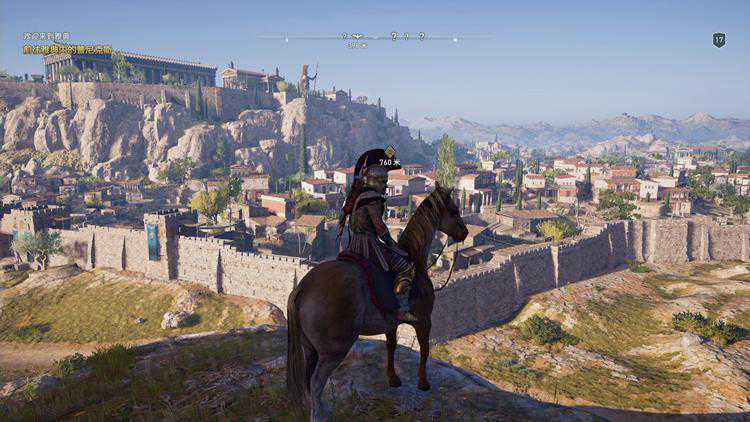Click the compass bar at top

click(x=373, y=37)
